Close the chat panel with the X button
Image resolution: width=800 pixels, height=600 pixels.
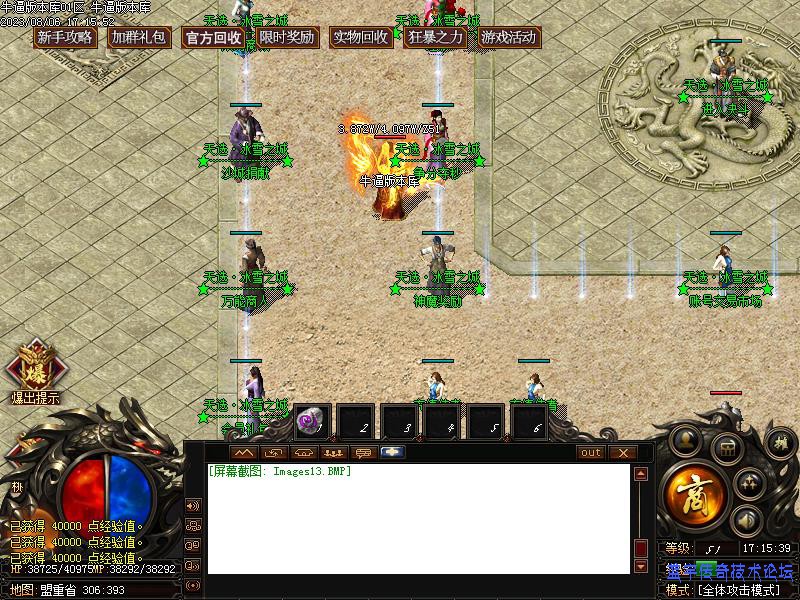pos(623,453)
